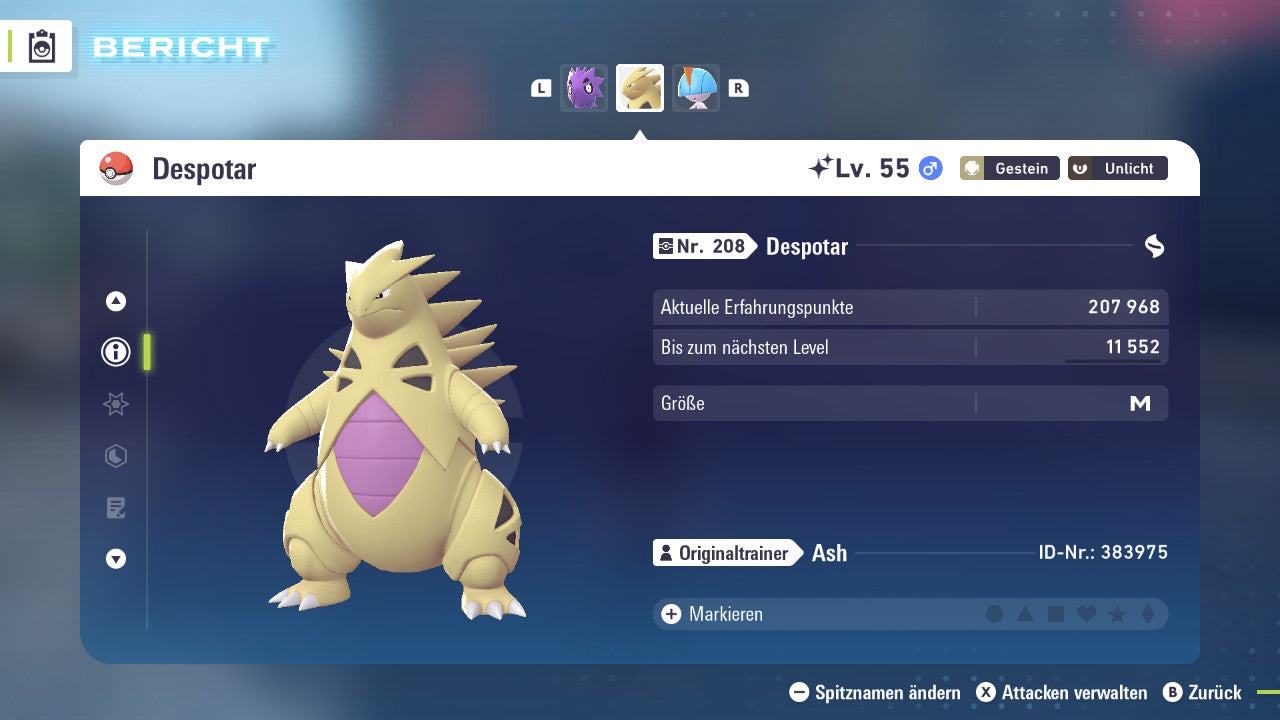The image size is (1280, 720).
Task: Go to the previous page with up arrow
Action: tap(116, 301)
